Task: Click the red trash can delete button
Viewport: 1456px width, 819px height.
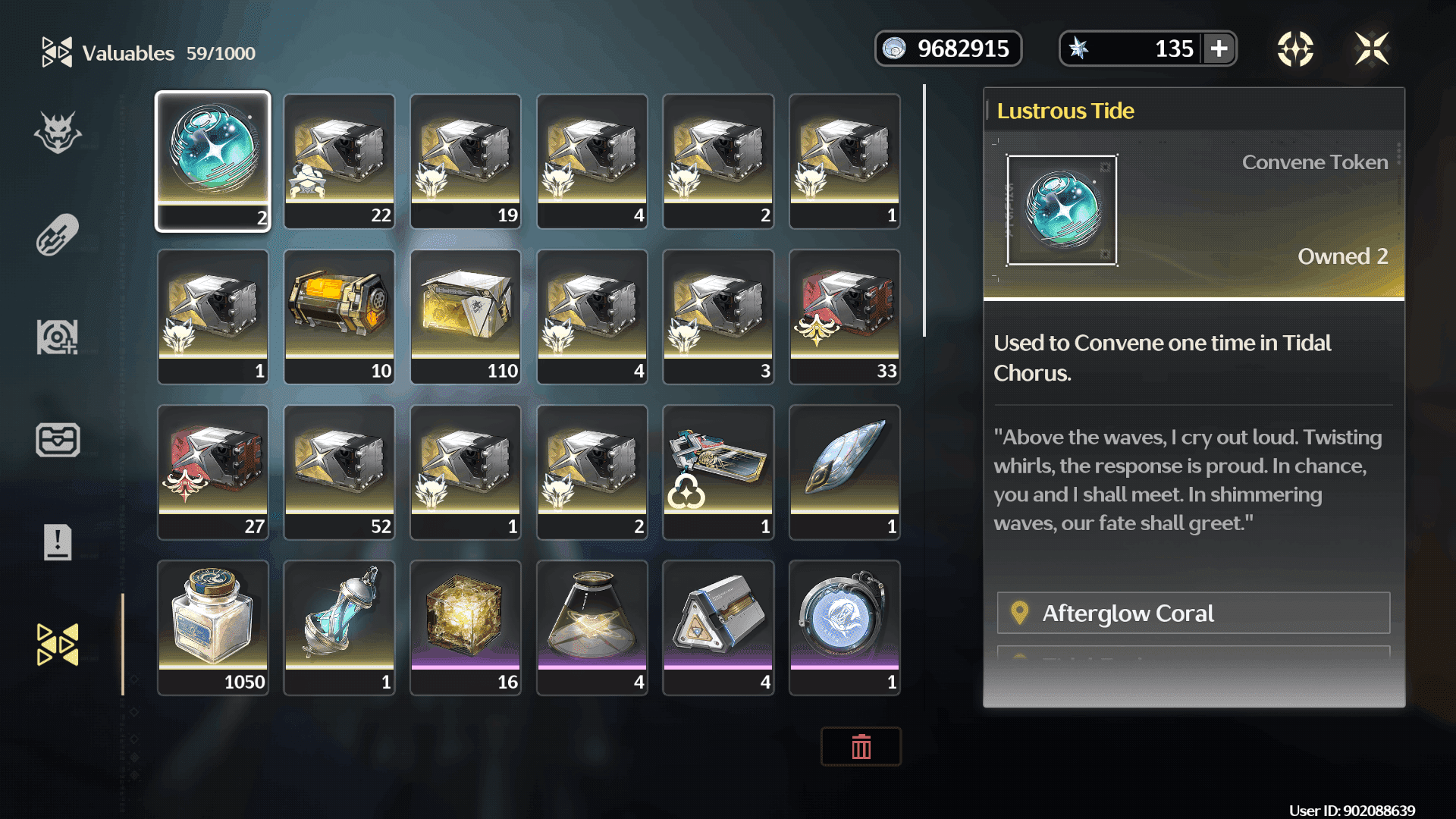Action: (861, 747)
